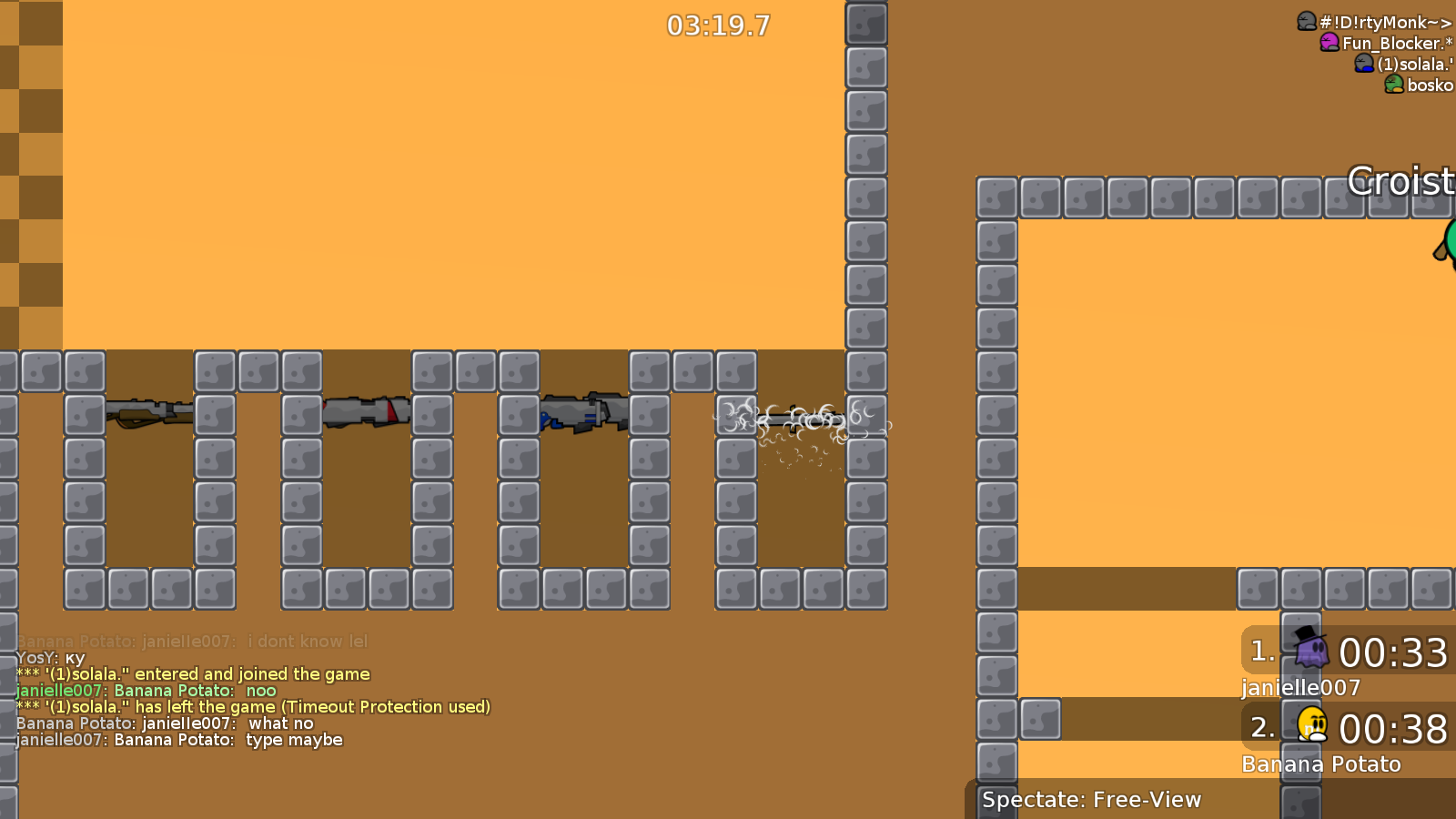Click Banana Potato's name on the scoreboard

(x=1320, y=764)
